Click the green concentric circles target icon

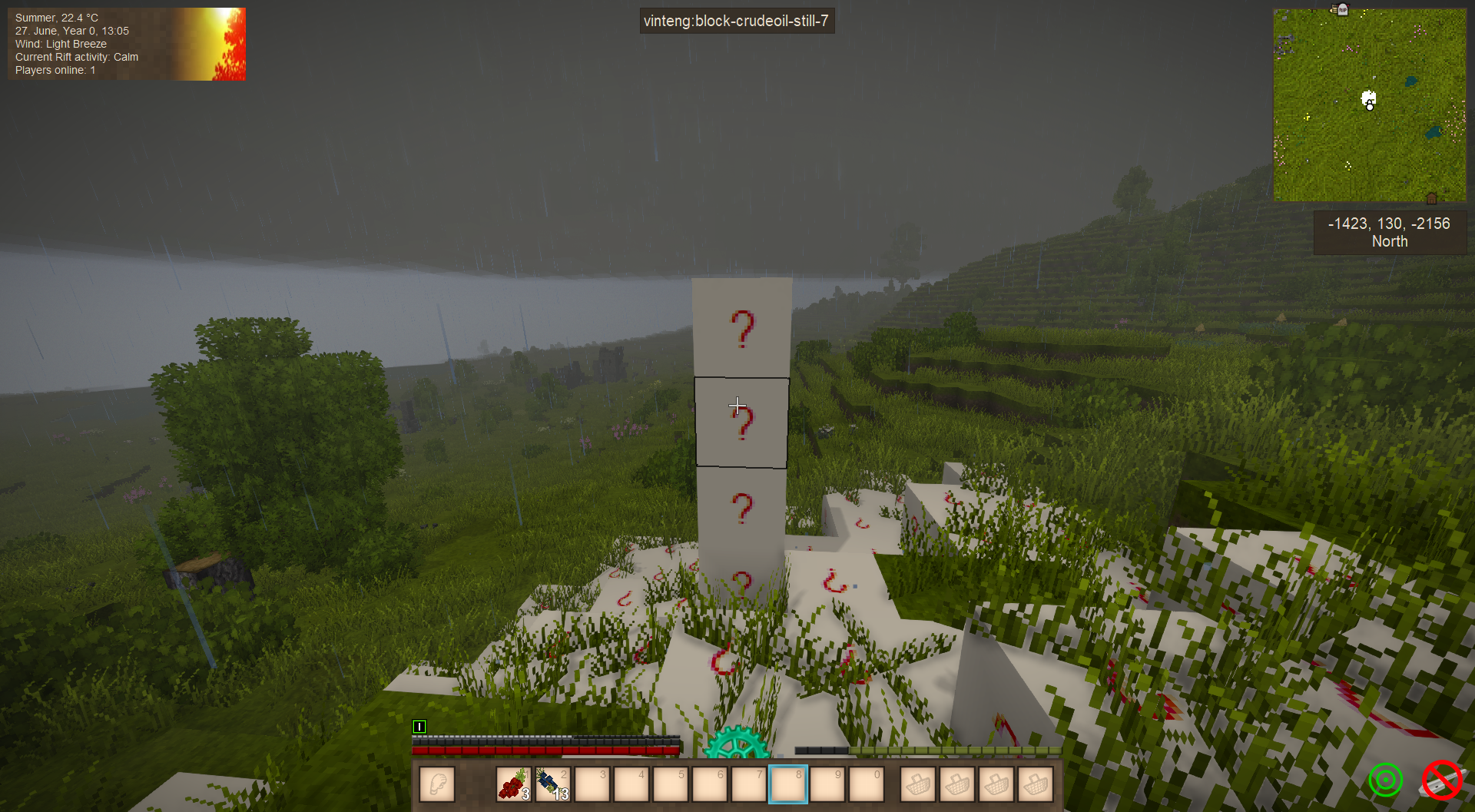pos(1386,781)
